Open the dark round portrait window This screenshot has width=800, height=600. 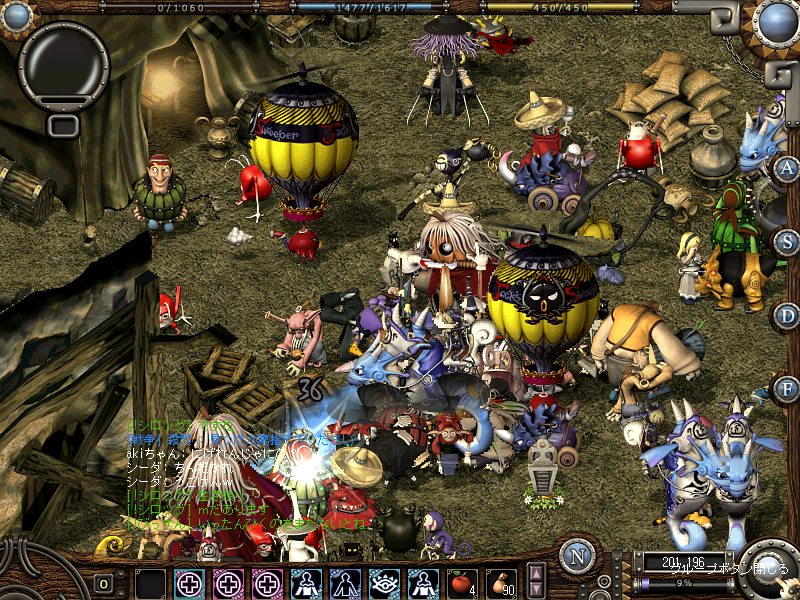(x=63, y=66)
